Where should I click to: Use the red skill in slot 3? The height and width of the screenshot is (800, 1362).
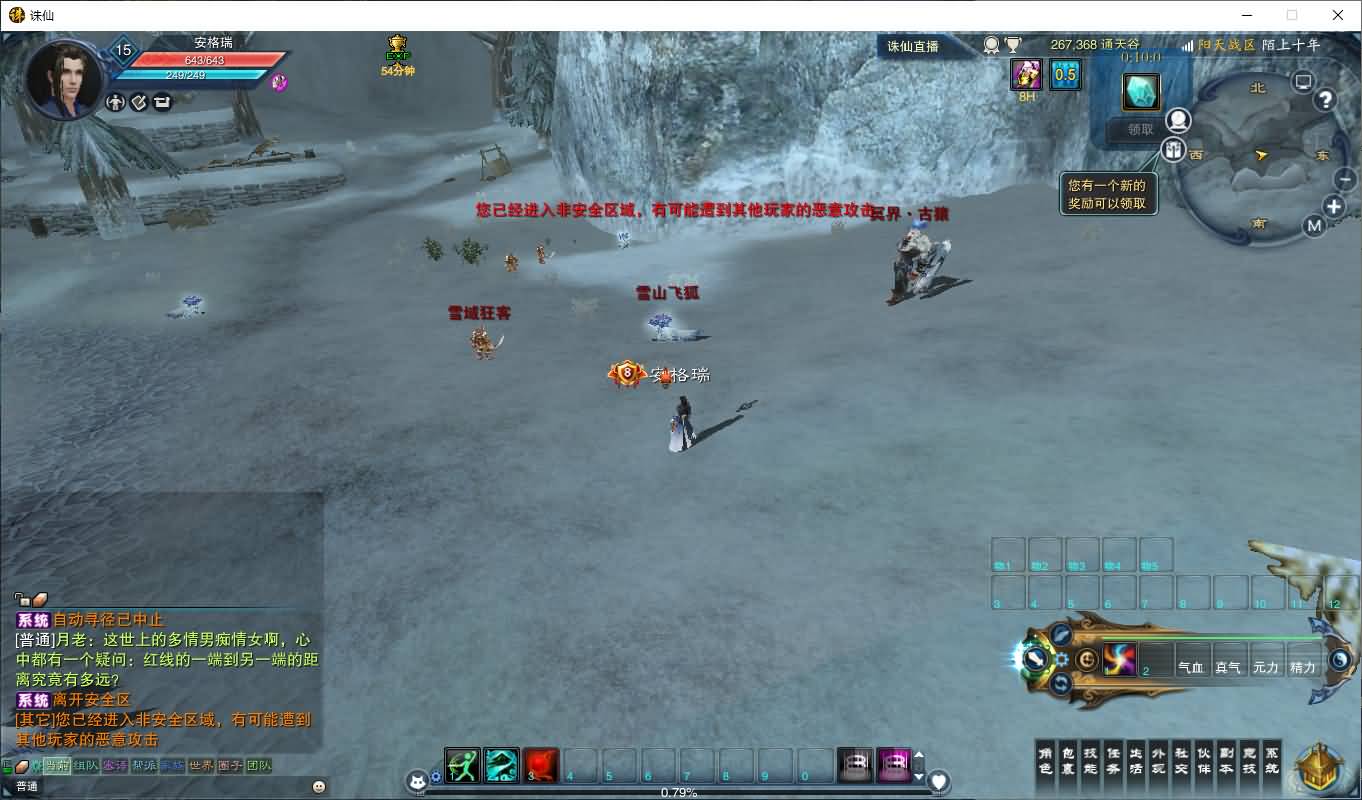(540, 766)
